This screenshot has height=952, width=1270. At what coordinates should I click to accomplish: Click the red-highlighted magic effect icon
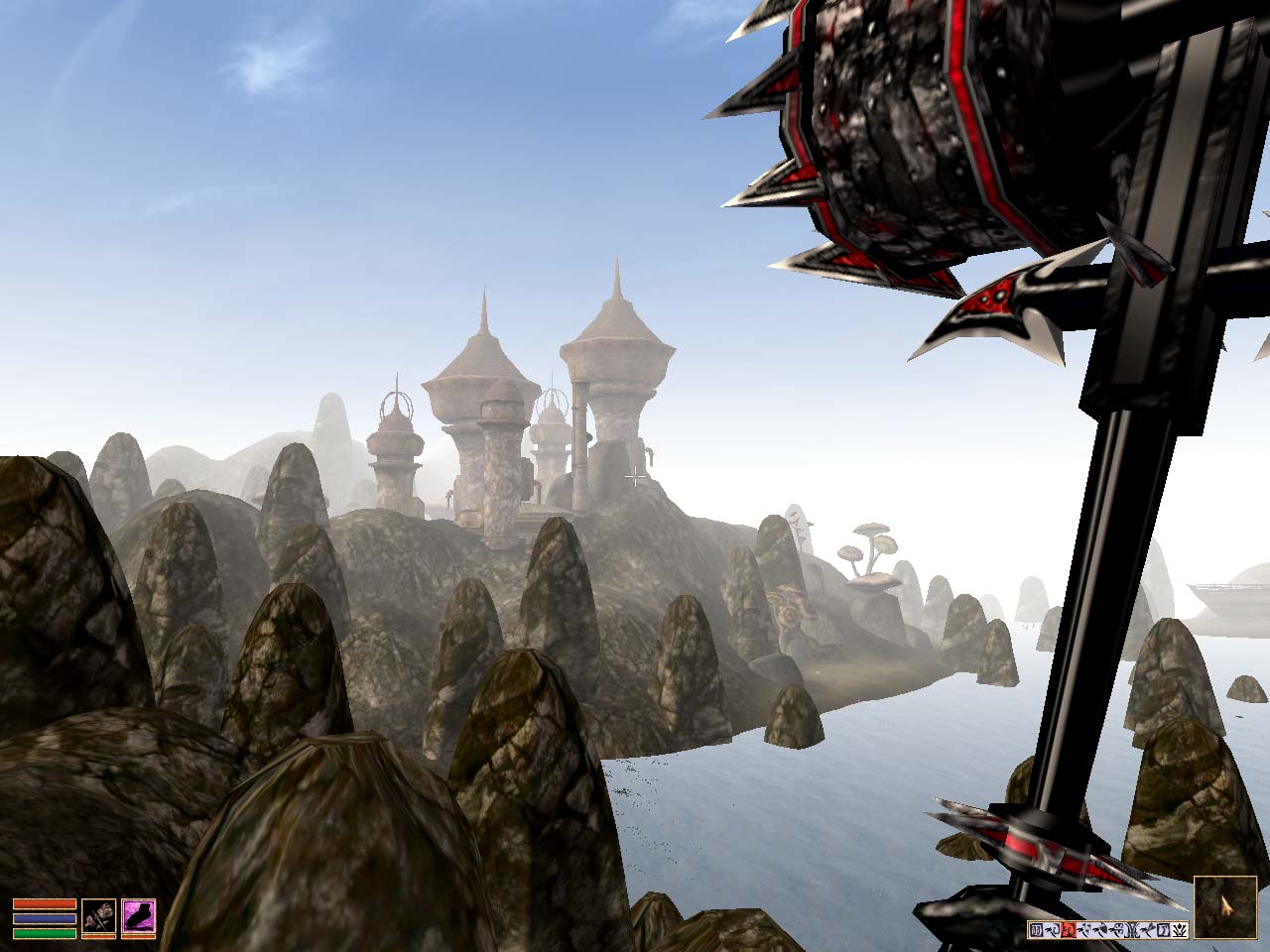coord(1069,930)
